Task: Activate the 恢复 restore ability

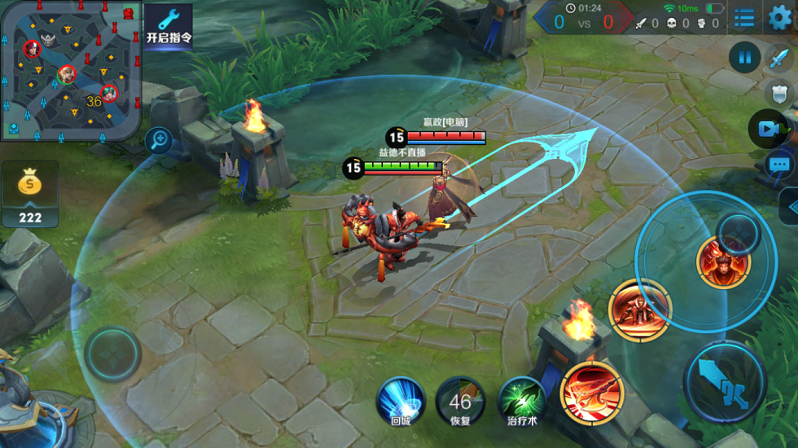Action: coord(460,400)
